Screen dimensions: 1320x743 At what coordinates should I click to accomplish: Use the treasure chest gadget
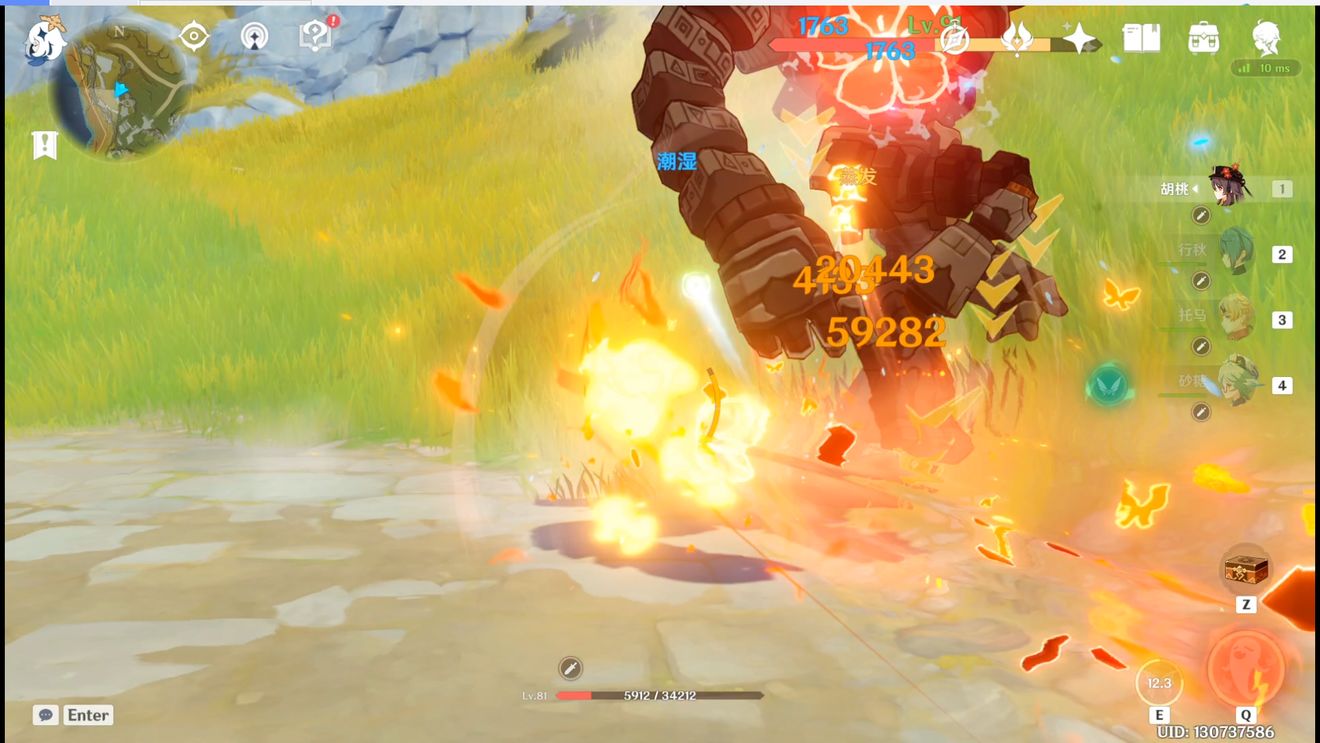point(1246,570)
